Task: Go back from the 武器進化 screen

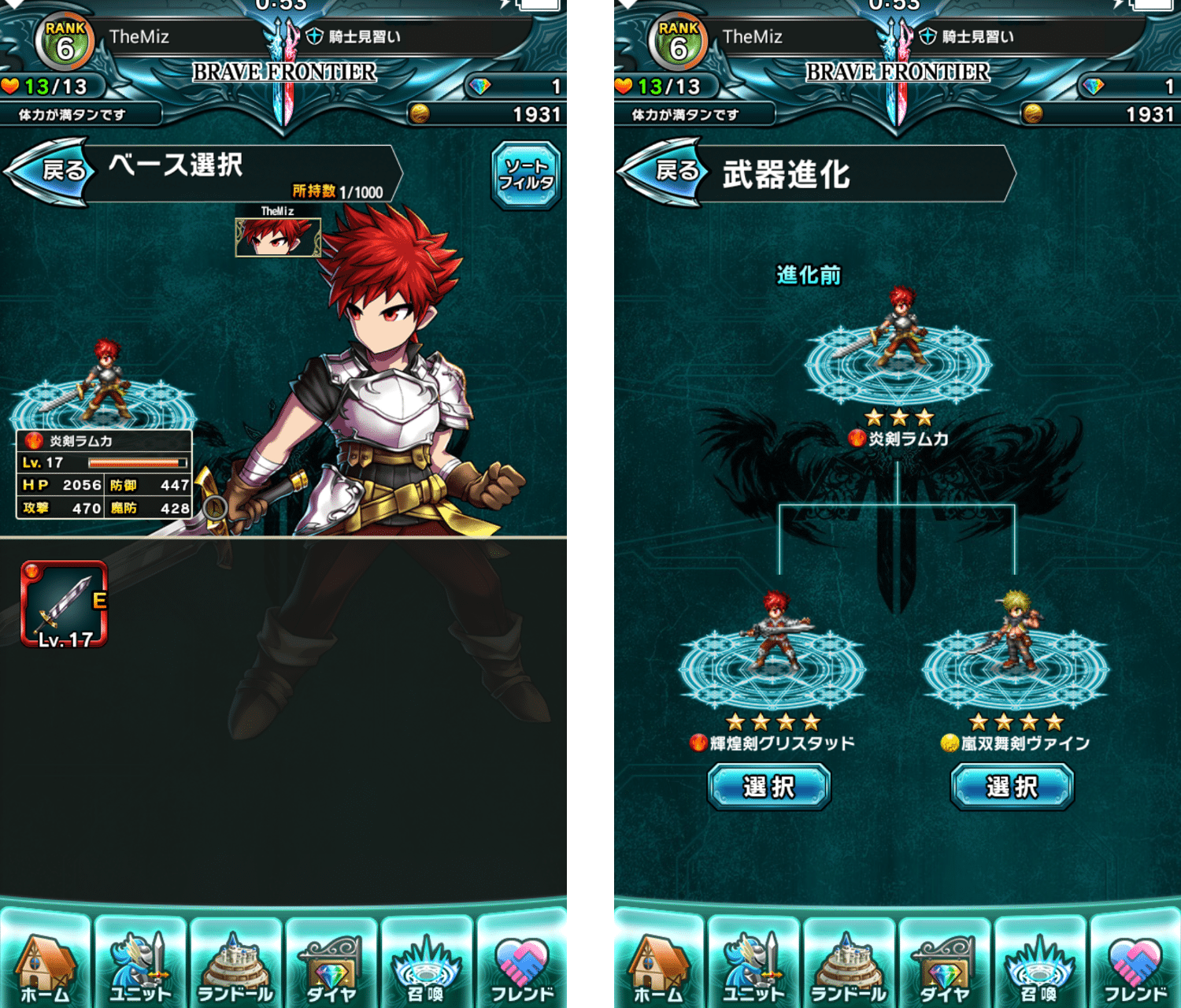Action: (664, 171)
